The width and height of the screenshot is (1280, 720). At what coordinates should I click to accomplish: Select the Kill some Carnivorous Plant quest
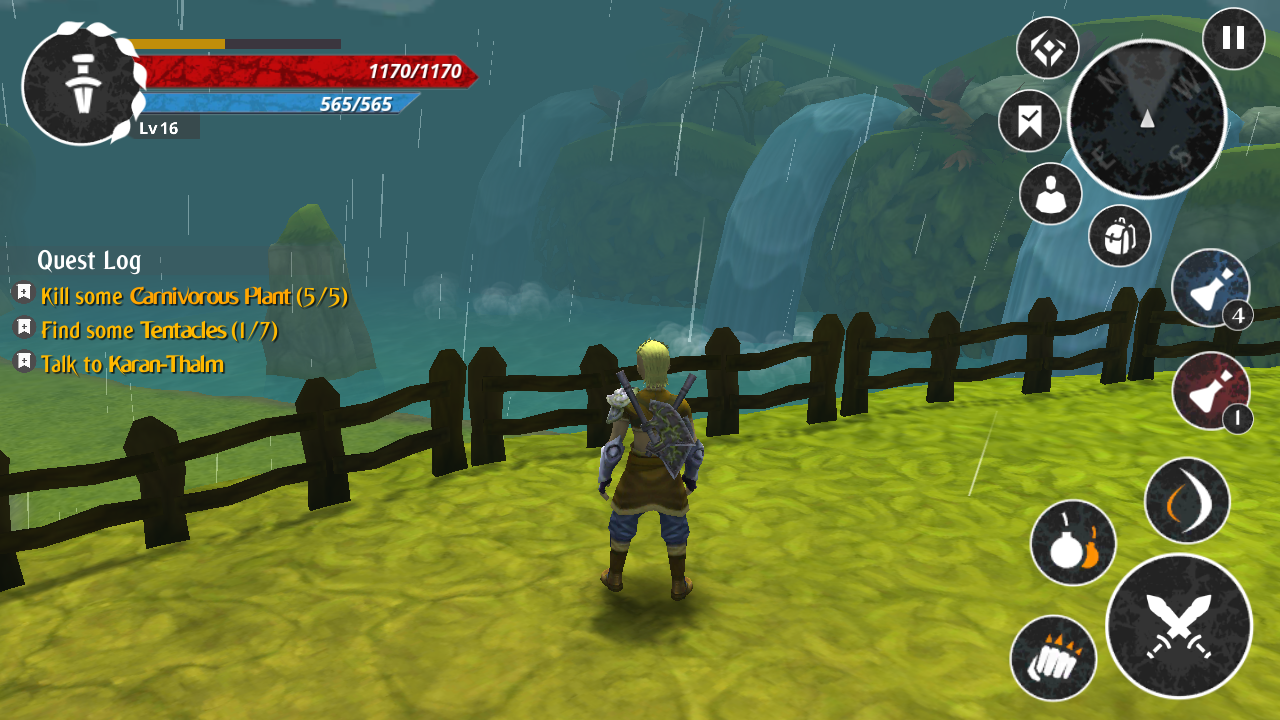click(x=194, y=296)
